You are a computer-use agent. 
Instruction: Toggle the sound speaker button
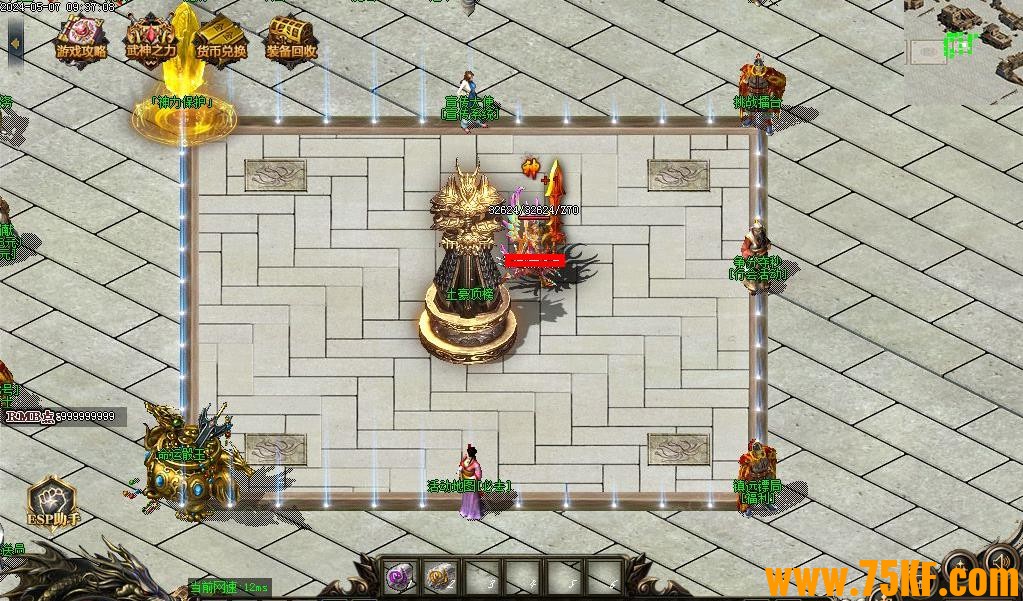[999, 562]
